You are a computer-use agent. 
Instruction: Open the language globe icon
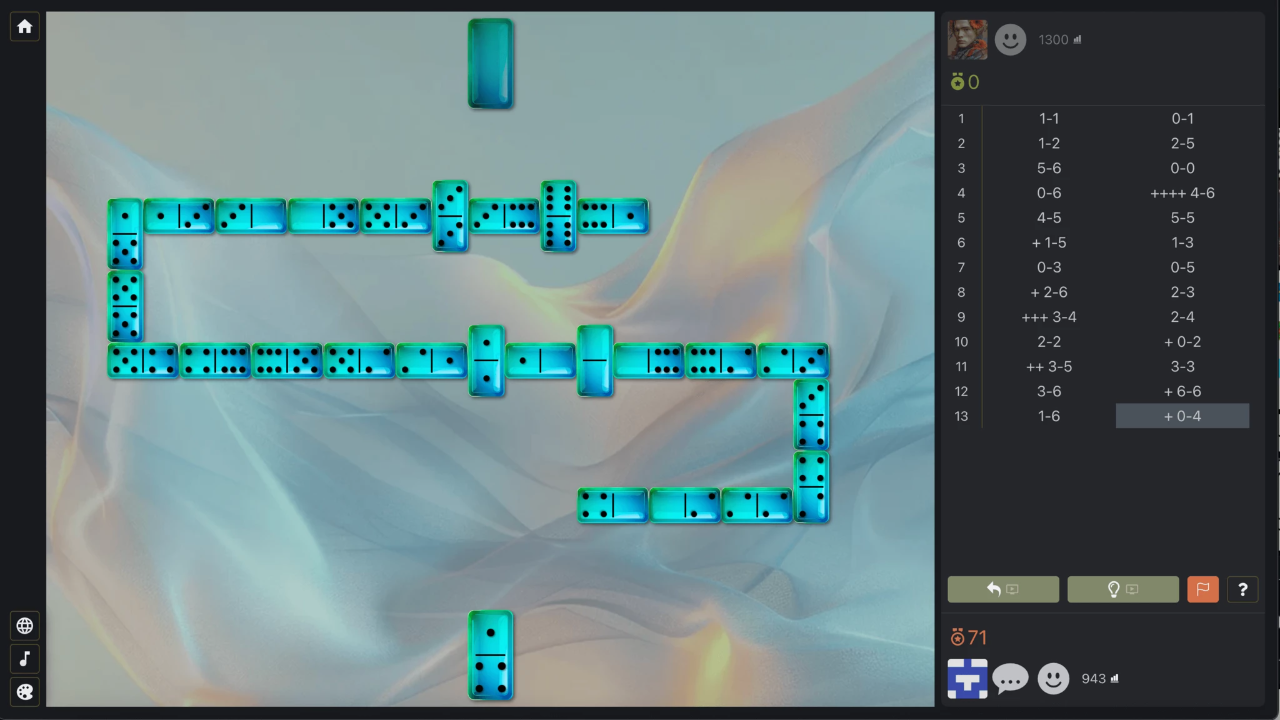(24, 625)
